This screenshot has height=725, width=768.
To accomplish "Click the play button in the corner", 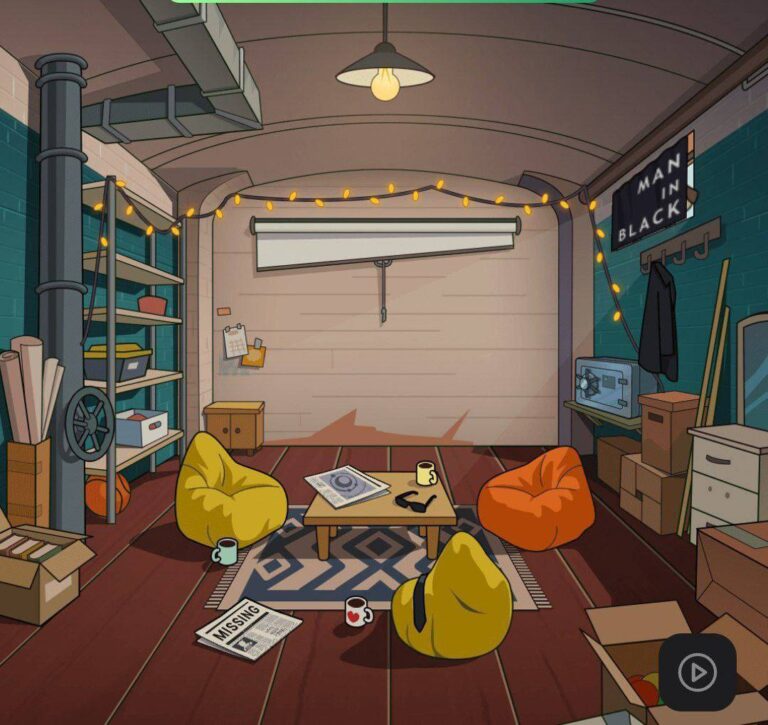I will click(x=697, y=672).
